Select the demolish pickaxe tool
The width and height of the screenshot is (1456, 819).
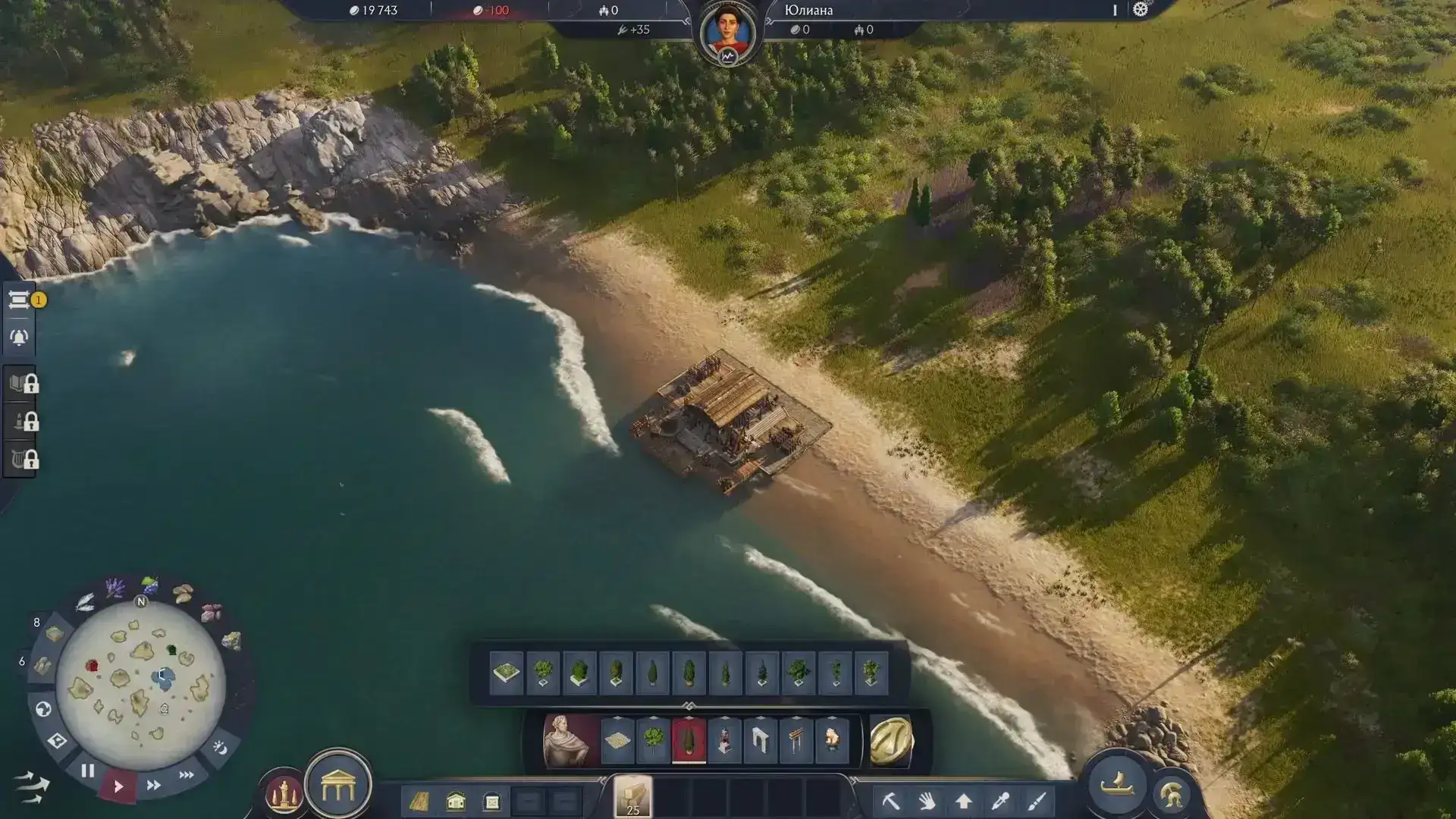click(x=891, y=801)
